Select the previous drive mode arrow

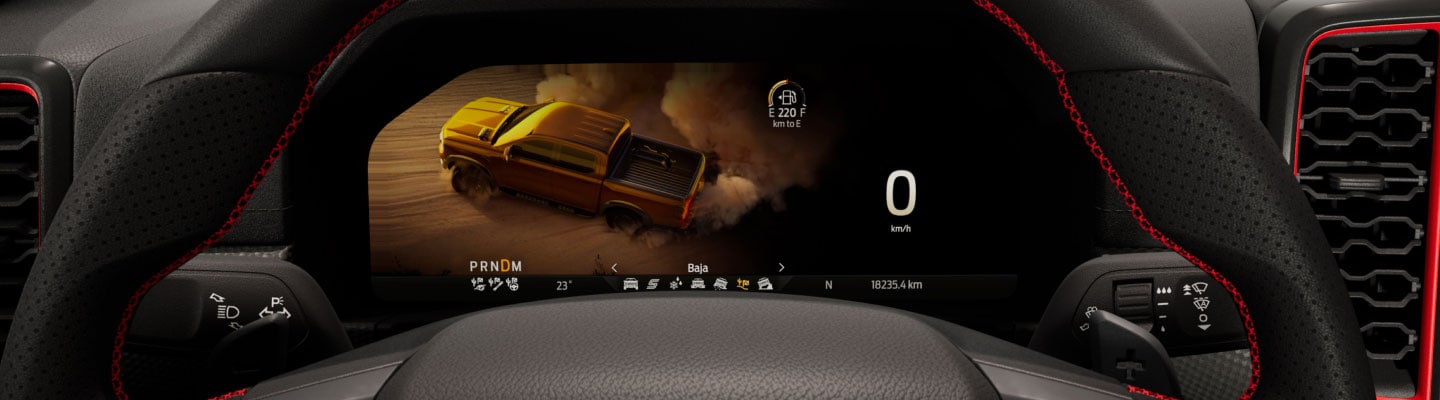[x=614, y=267]
